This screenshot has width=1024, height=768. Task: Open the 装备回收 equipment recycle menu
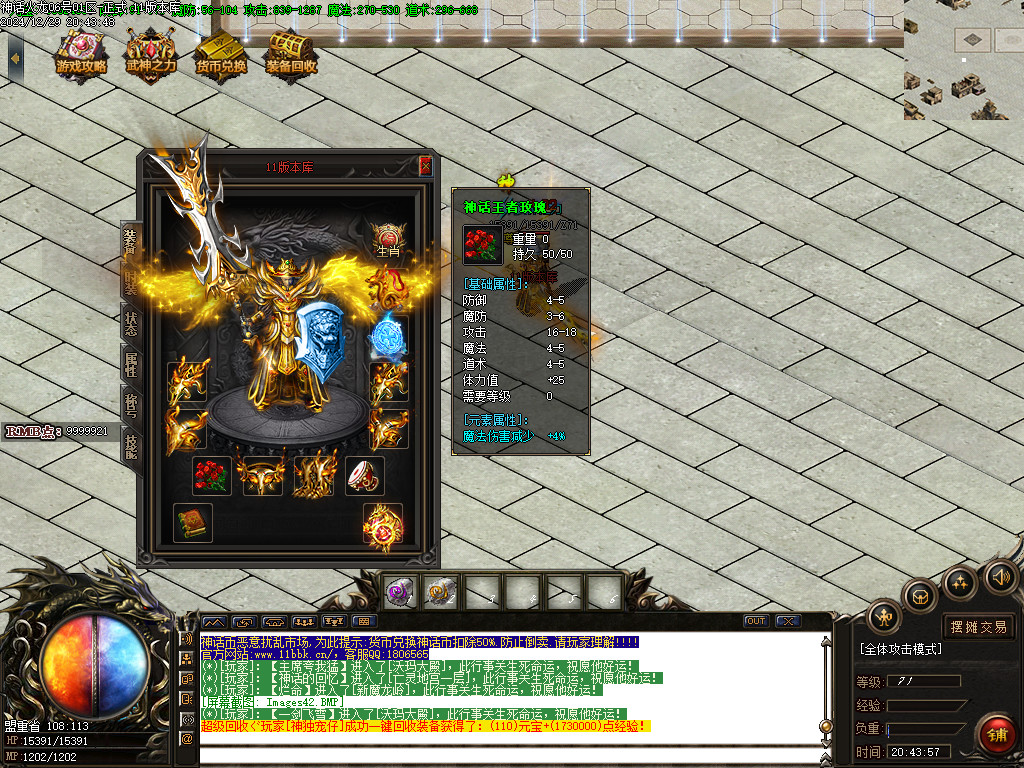291,55
